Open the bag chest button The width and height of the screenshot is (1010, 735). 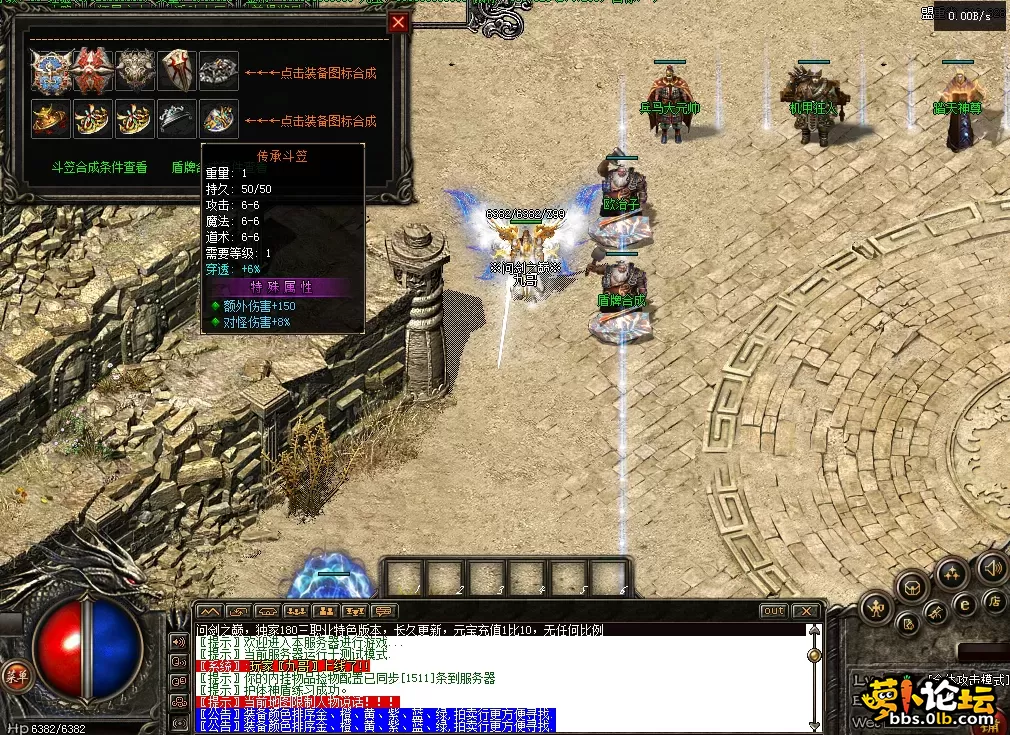[x=913, y=587]
